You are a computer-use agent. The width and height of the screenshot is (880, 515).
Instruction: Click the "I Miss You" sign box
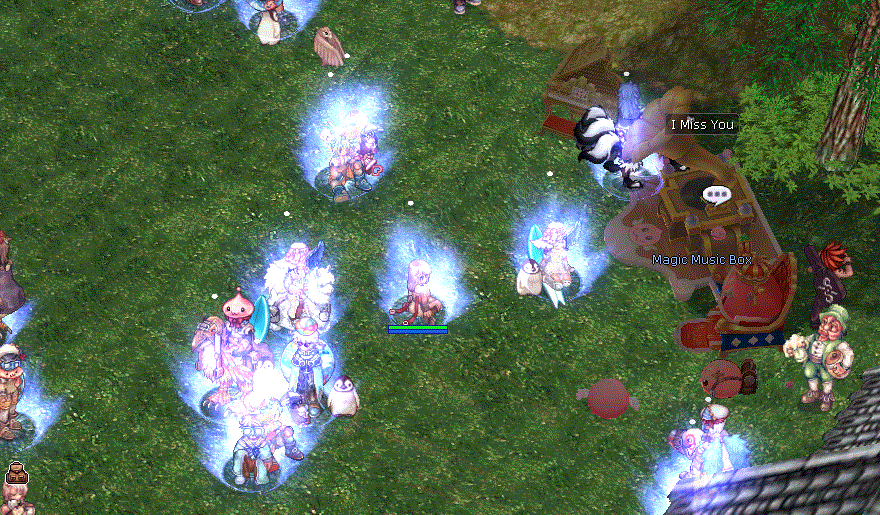[x=702, y=125]
